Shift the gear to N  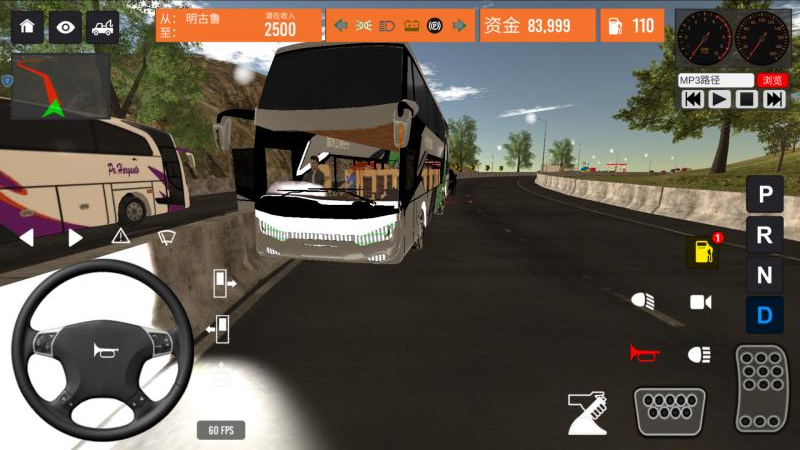click(x=764, y=275)
